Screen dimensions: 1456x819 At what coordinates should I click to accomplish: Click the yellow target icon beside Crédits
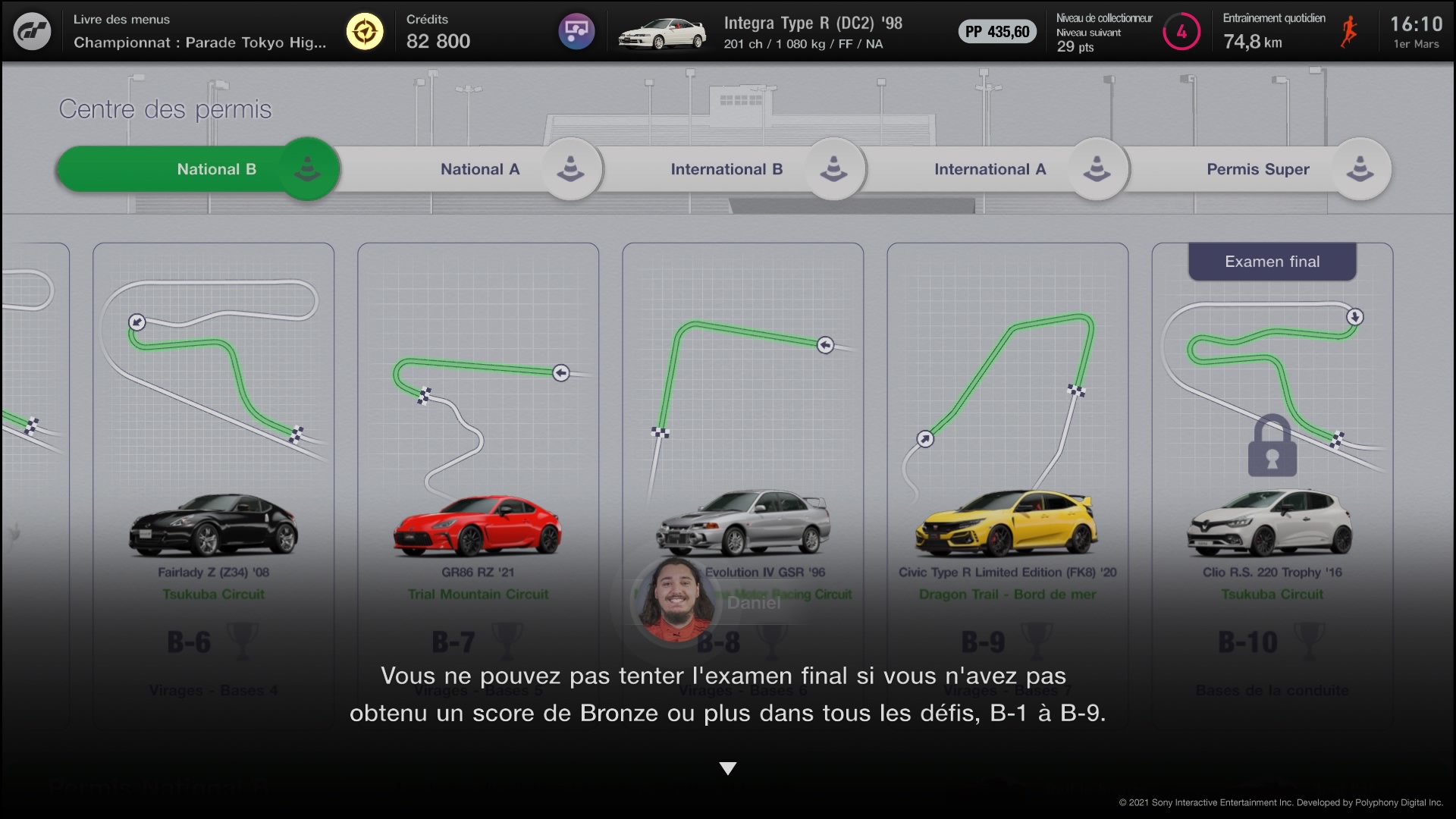[365, 32]
